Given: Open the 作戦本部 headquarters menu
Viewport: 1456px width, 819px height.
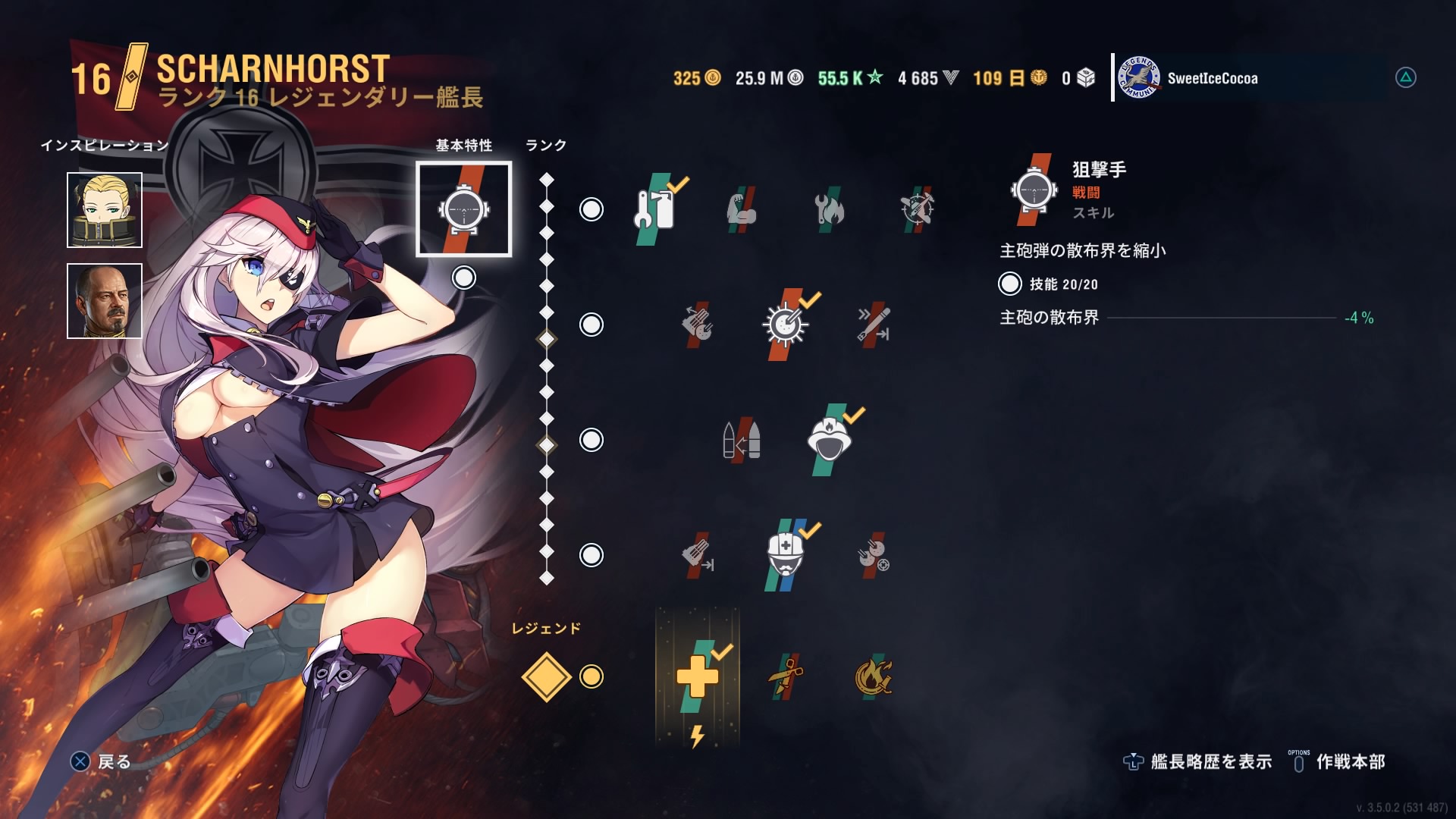Looking at the screenshot, I should click(1338, 761).
